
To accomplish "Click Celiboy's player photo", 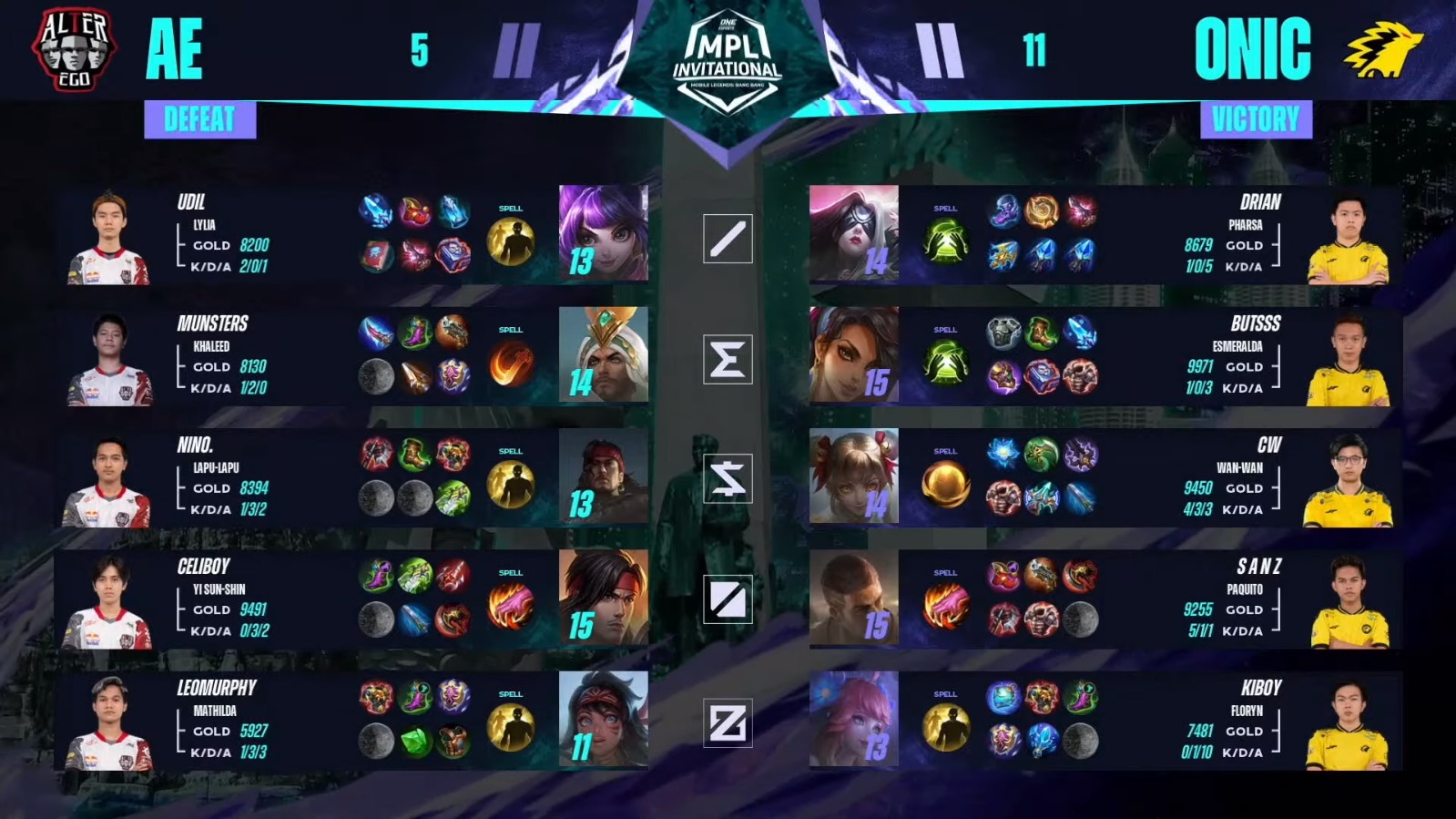I will coord(109,601).
